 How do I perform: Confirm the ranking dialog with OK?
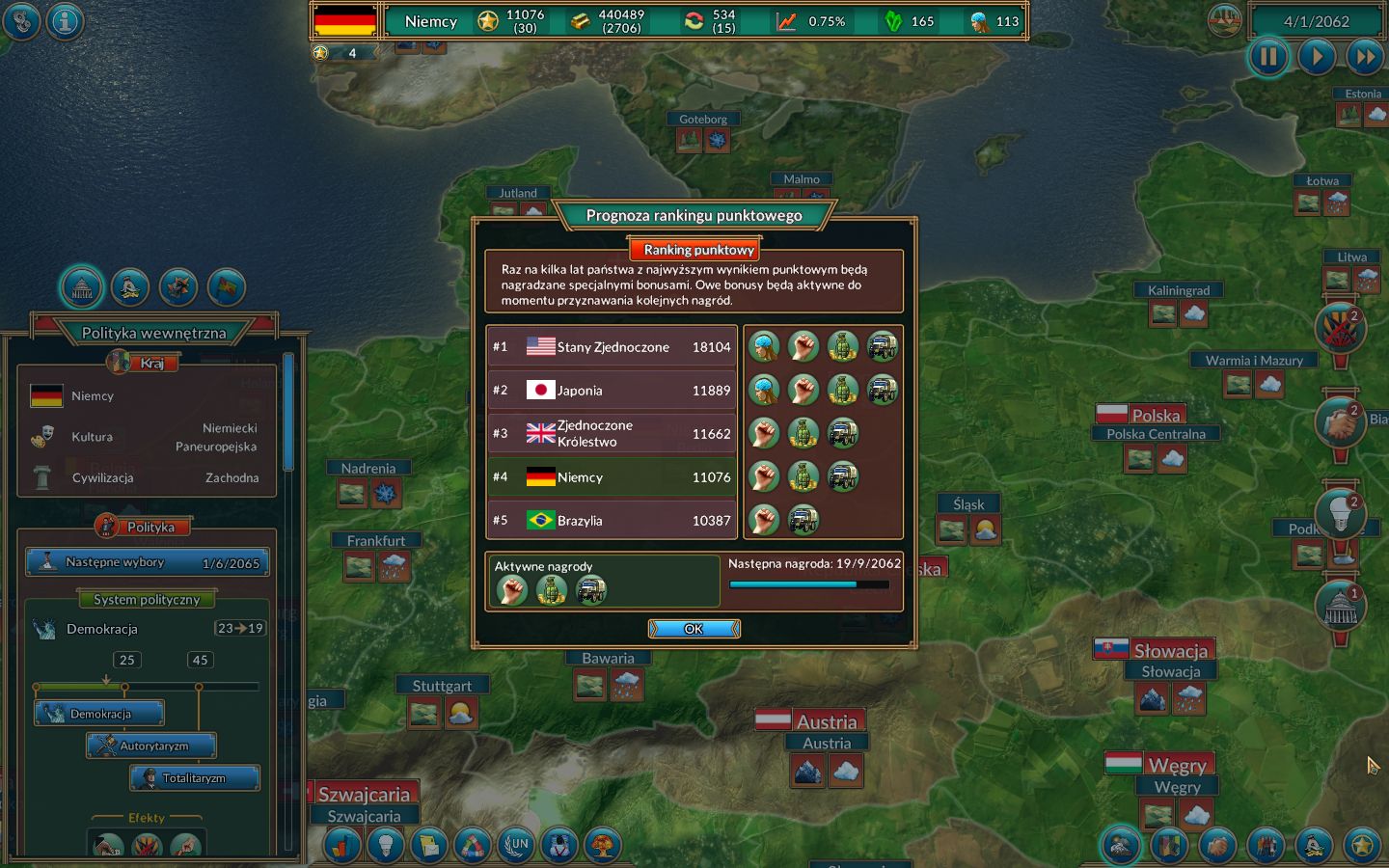694,628
